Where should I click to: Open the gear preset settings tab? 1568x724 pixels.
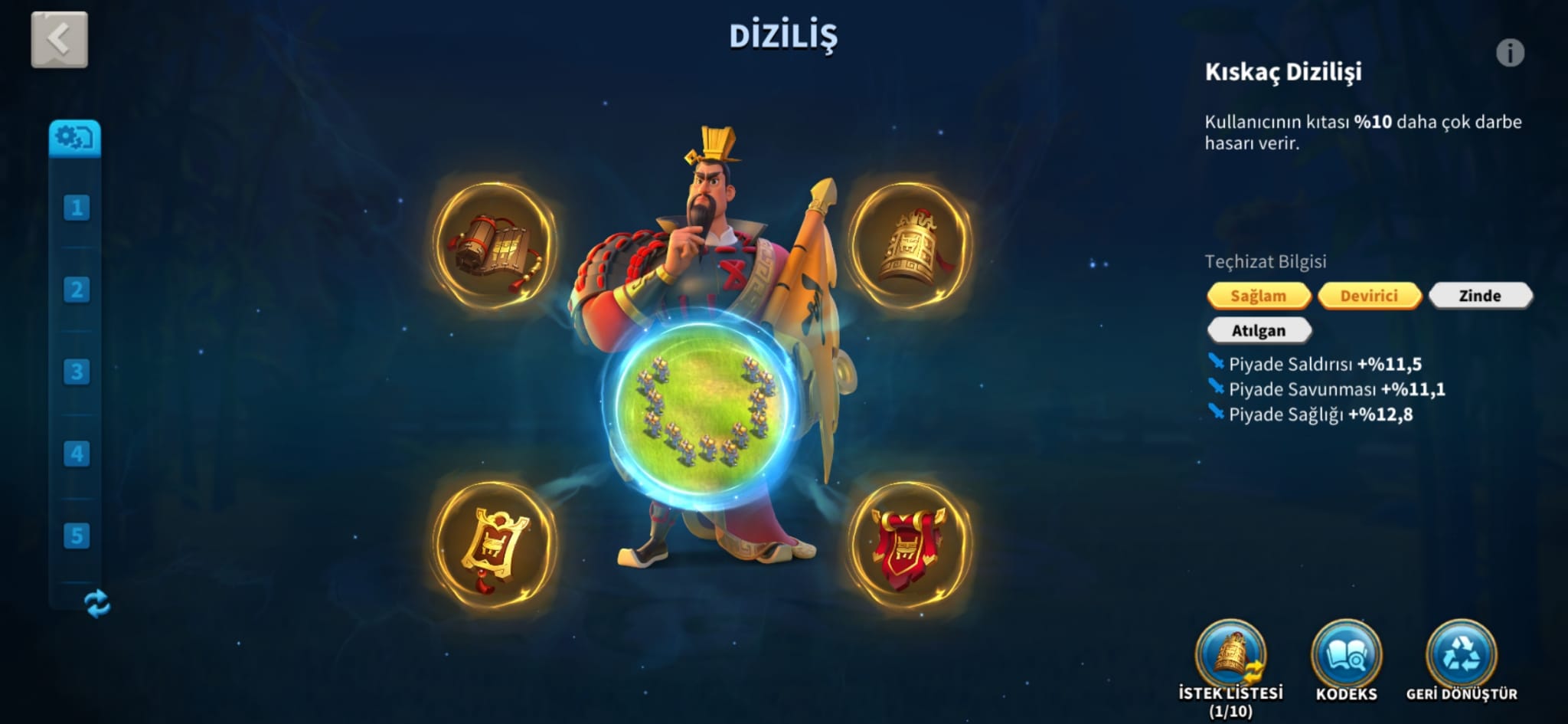tap(74, 139)
